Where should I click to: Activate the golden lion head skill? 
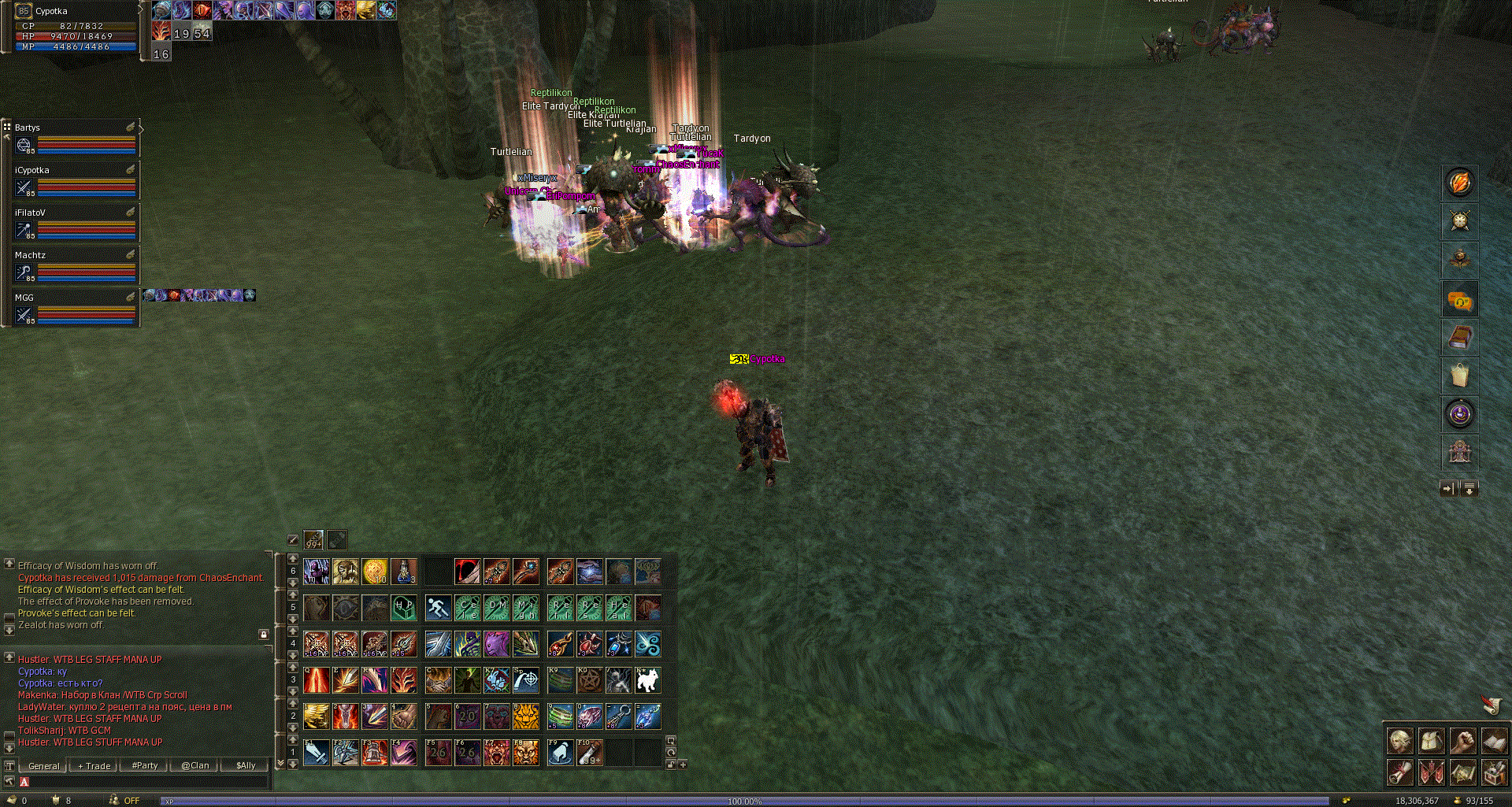pos(526,716)
